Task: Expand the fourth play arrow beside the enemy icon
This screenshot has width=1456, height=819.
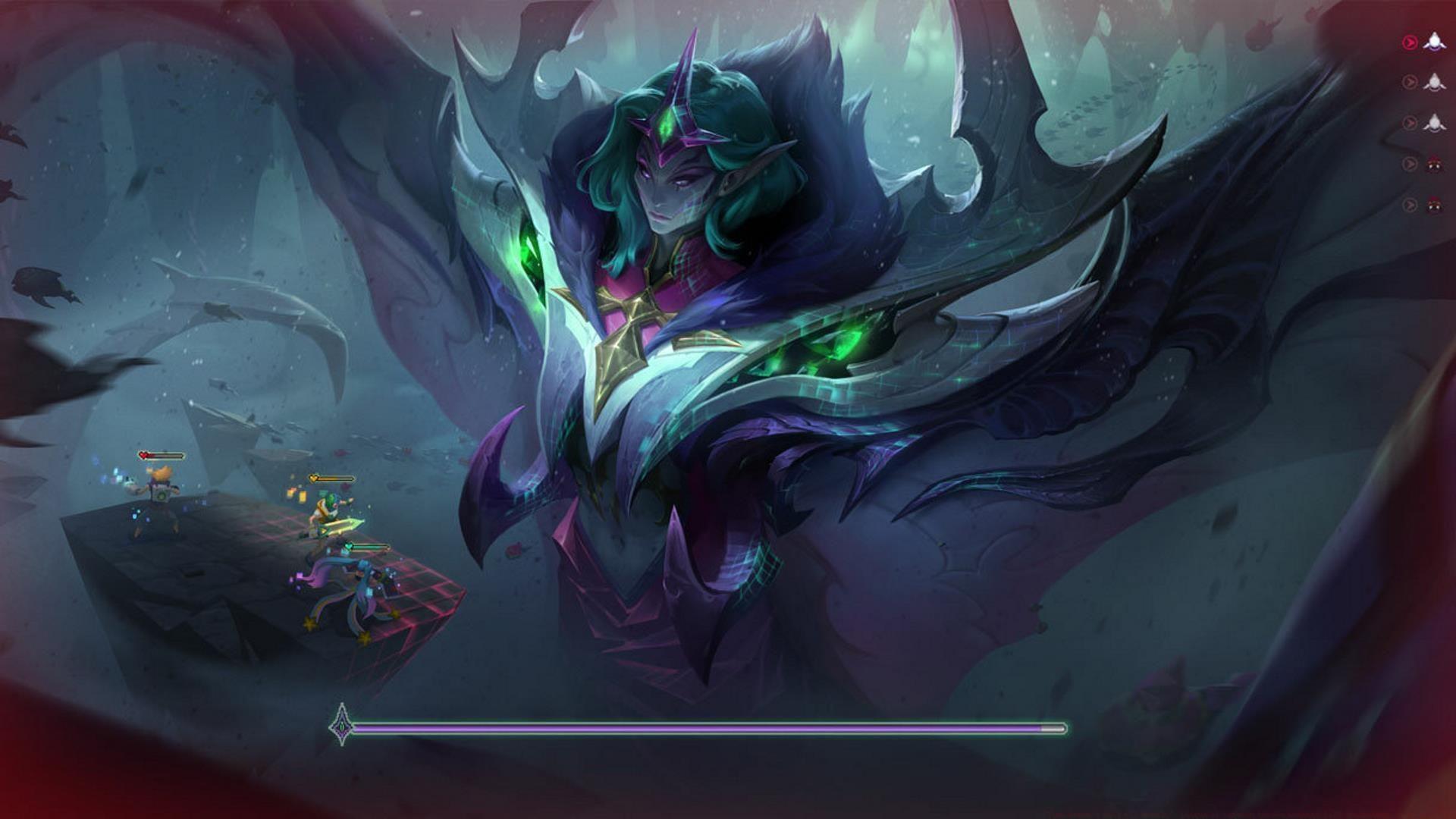Action: pyautogui.click(x=1409, y=162)
